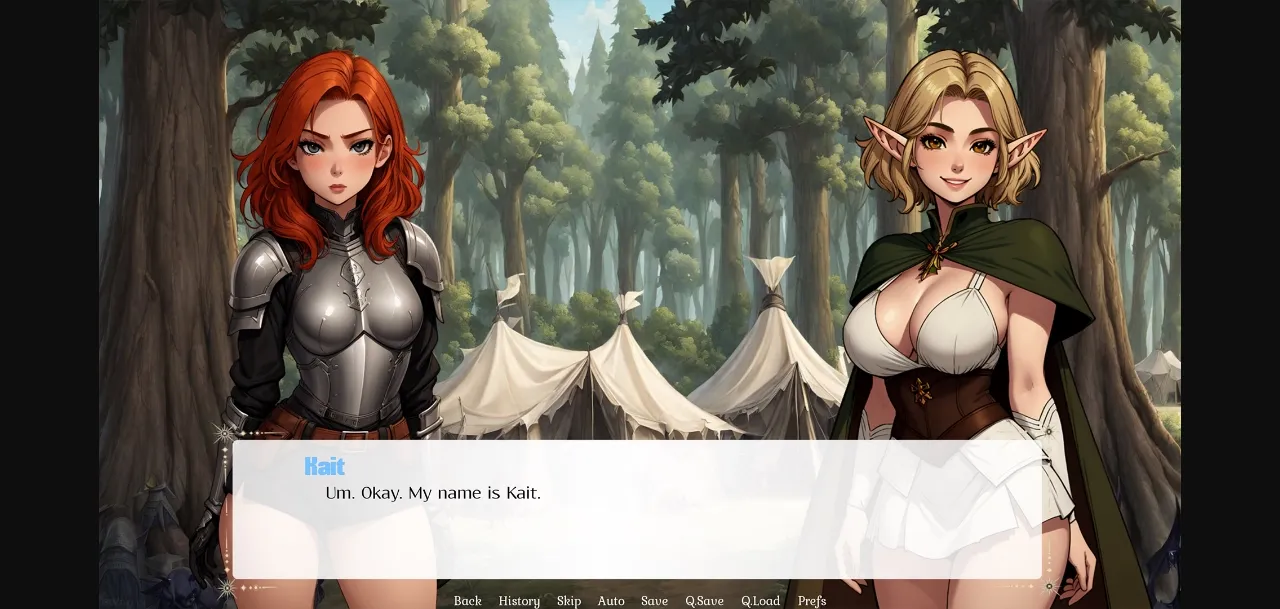Open the dialogue History log

point(519,601)
